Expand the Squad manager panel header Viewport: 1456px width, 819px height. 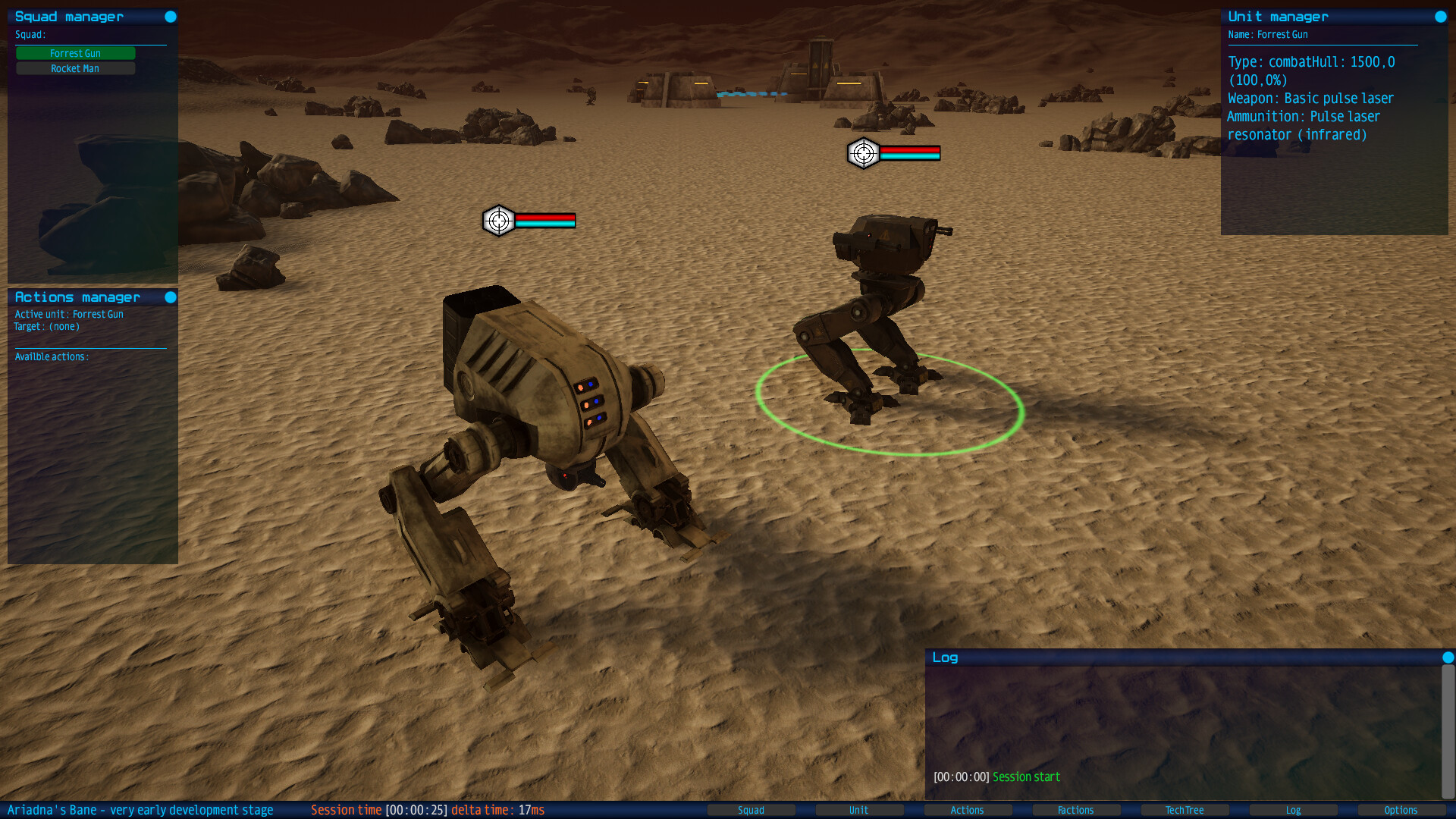click(68, 16)
